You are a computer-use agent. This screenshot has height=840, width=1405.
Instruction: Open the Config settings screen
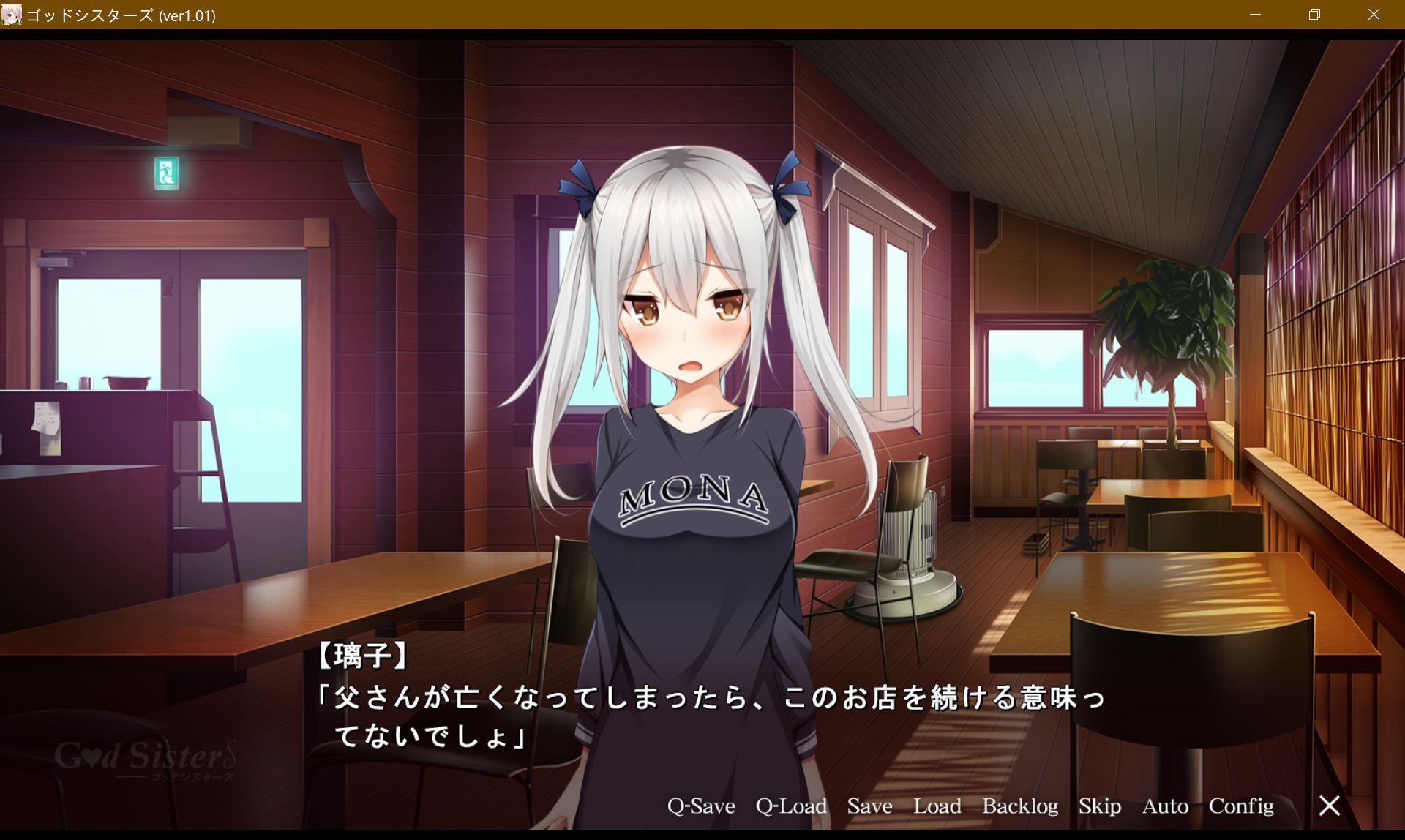click(1241, 806)
